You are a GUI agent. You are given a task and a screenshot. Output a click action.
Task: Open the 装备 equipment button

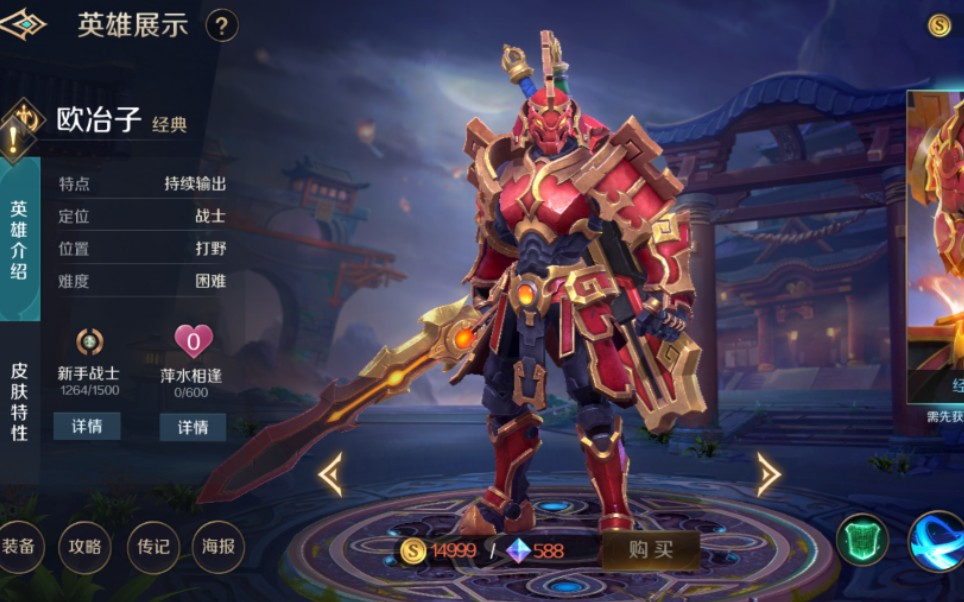click(18, 547)
